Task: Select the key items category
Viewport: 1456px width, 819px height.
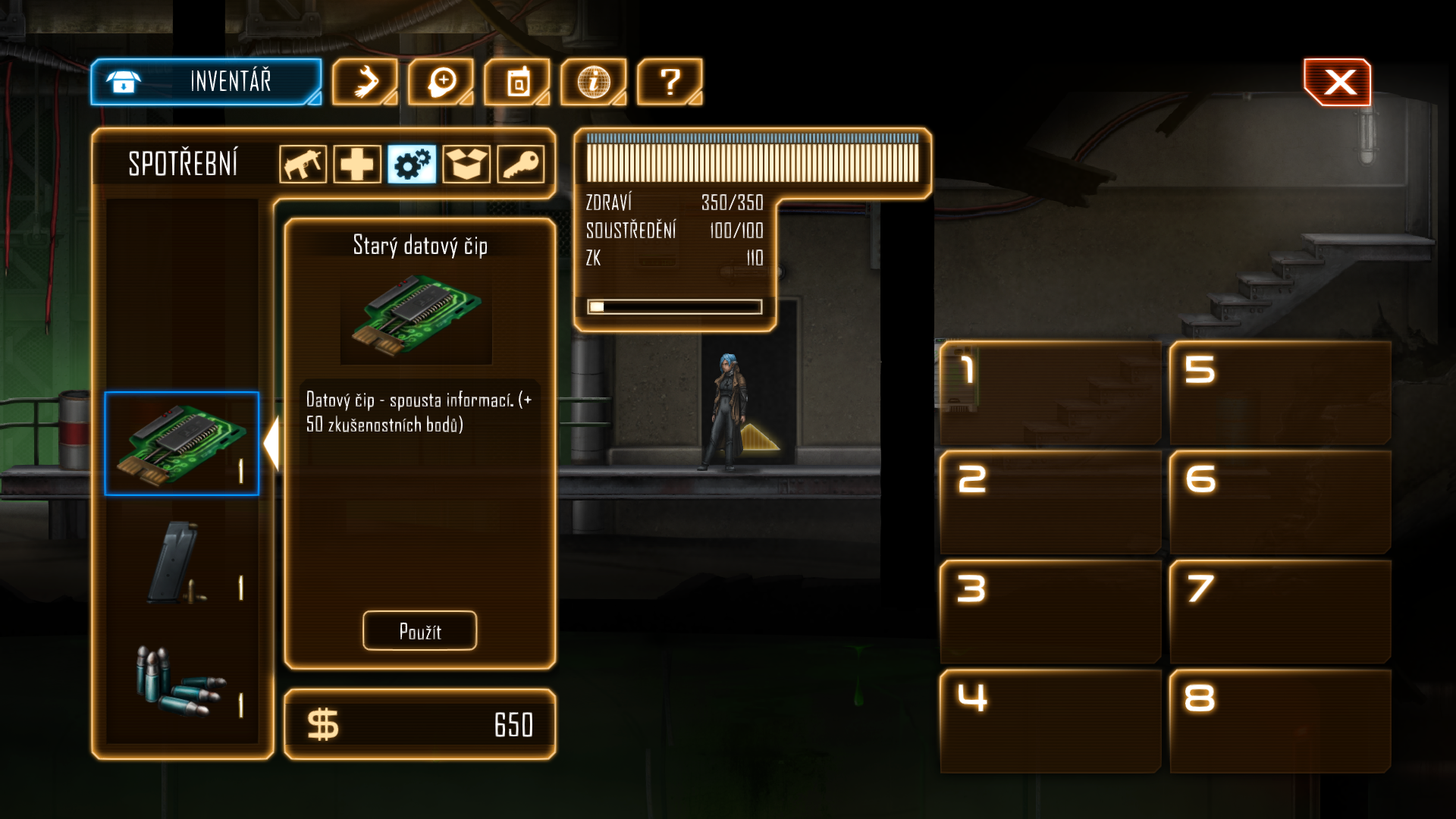Action: point(521,164)
